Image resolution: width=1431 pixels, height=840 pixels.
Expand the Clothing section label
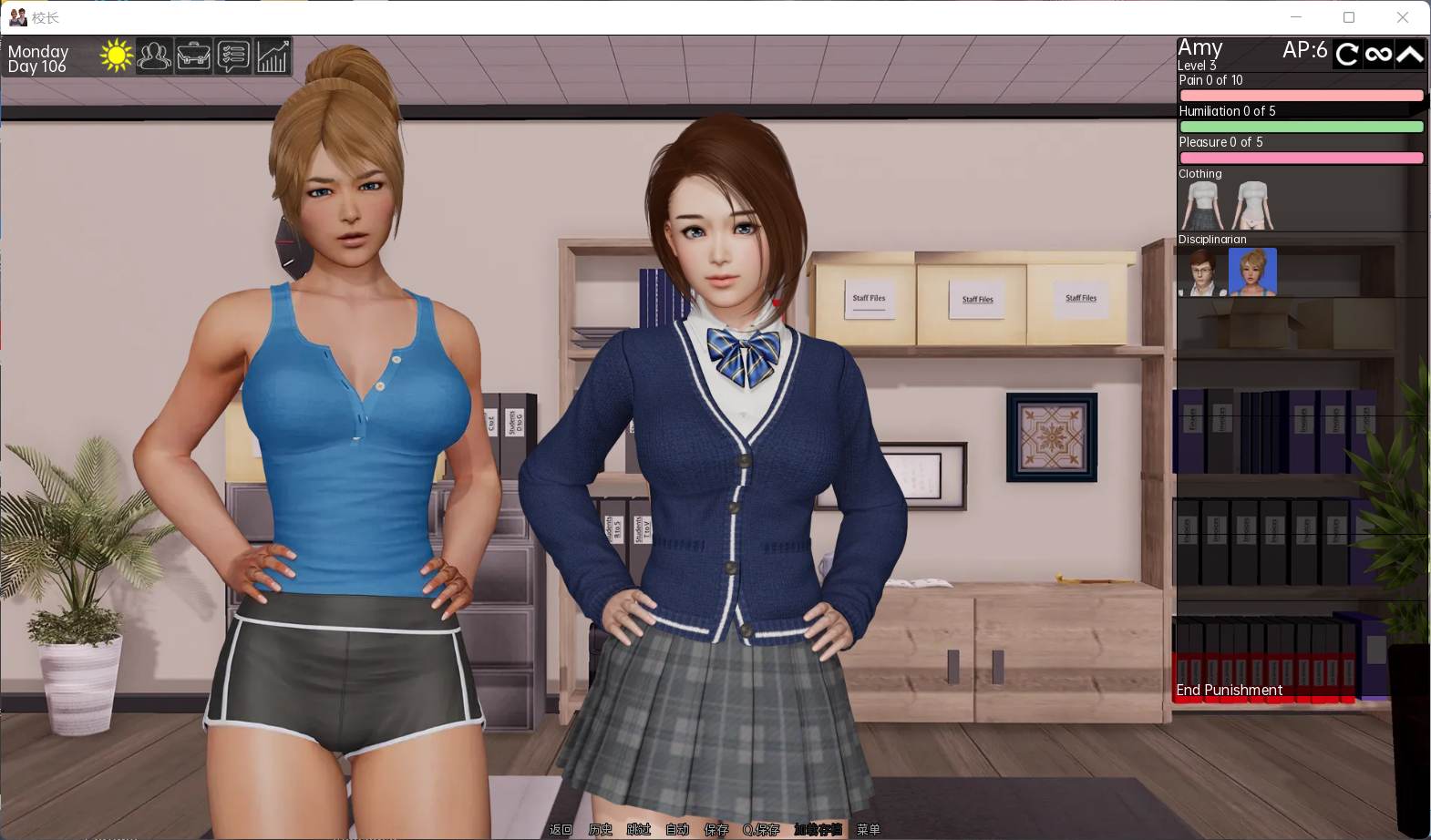[1199, 173]
